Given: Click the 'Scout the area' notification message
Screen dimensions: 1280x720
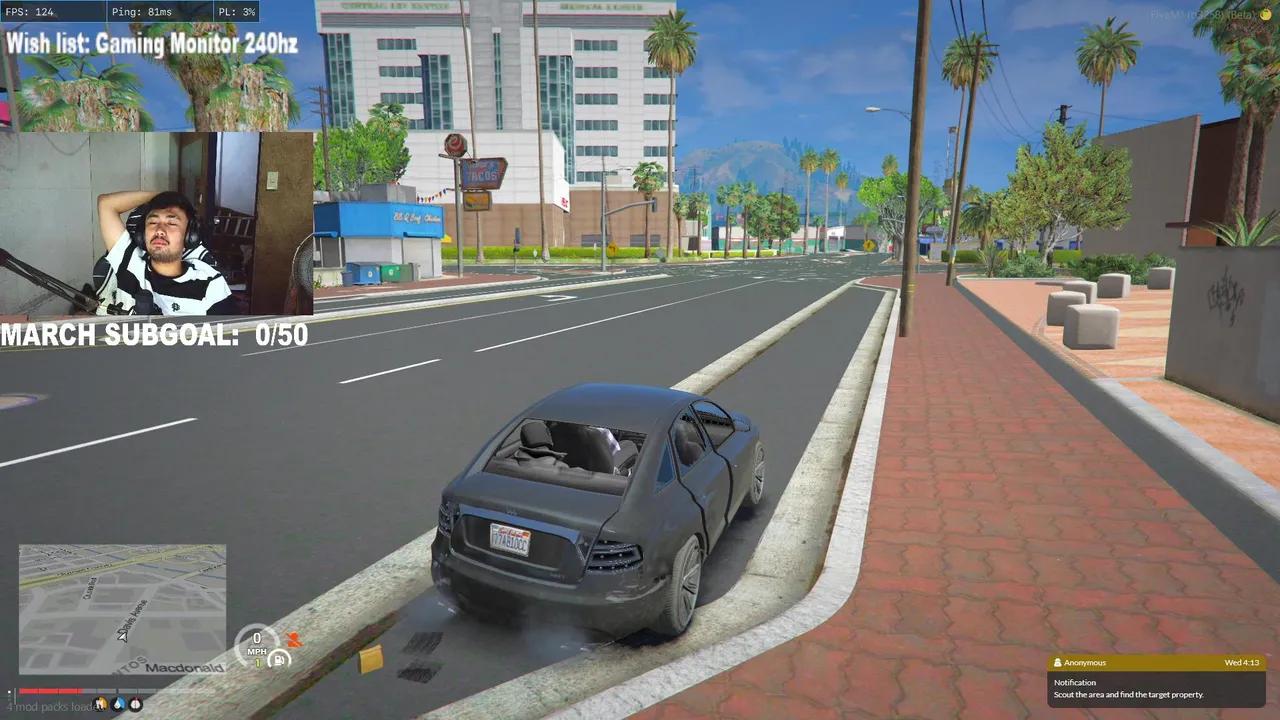Looking at the screenshot, I should click(x=1128, y=694).
